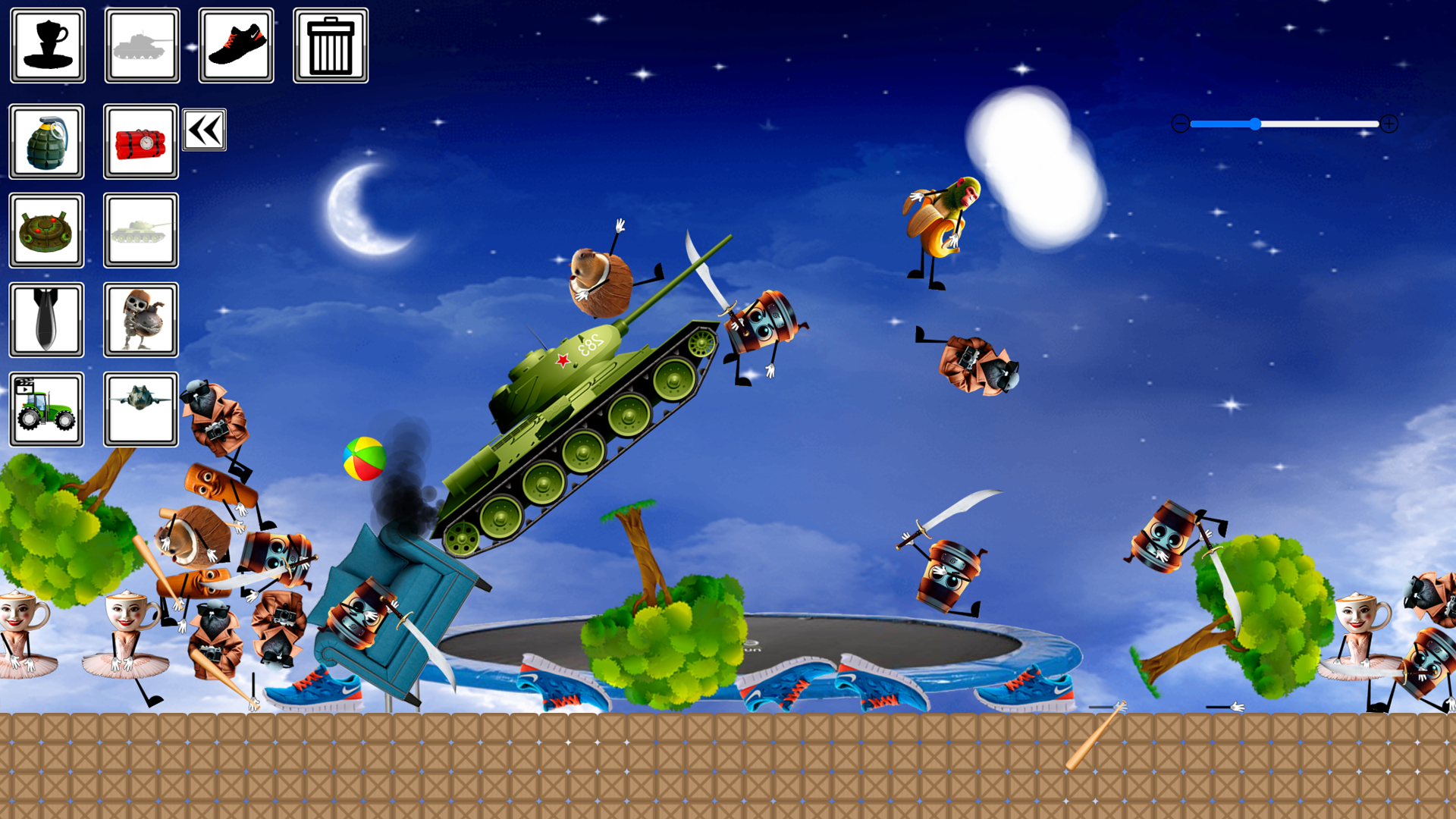The width and height of the screenshot is (1456, 819).
Task: Select the red dynamite item
Action: point(141,142)
